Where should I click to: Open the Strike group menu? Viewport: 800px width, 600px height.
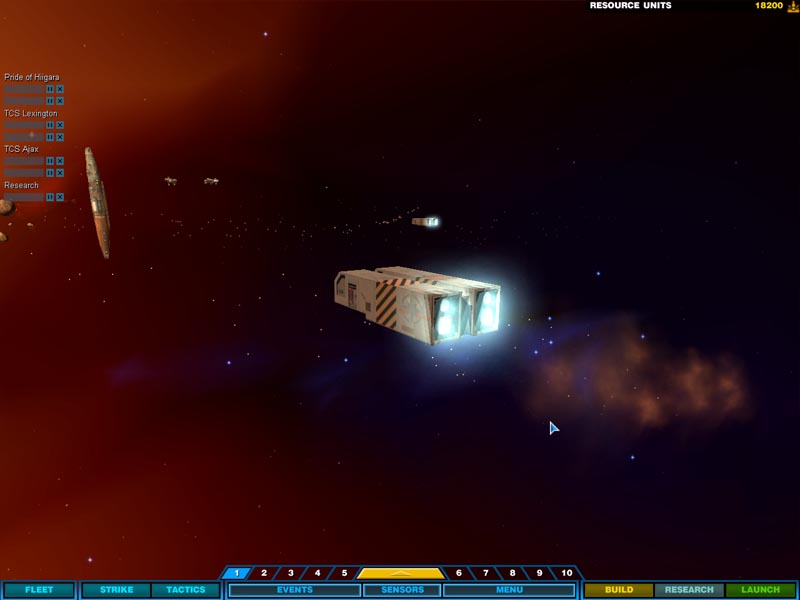pos(116,590)
